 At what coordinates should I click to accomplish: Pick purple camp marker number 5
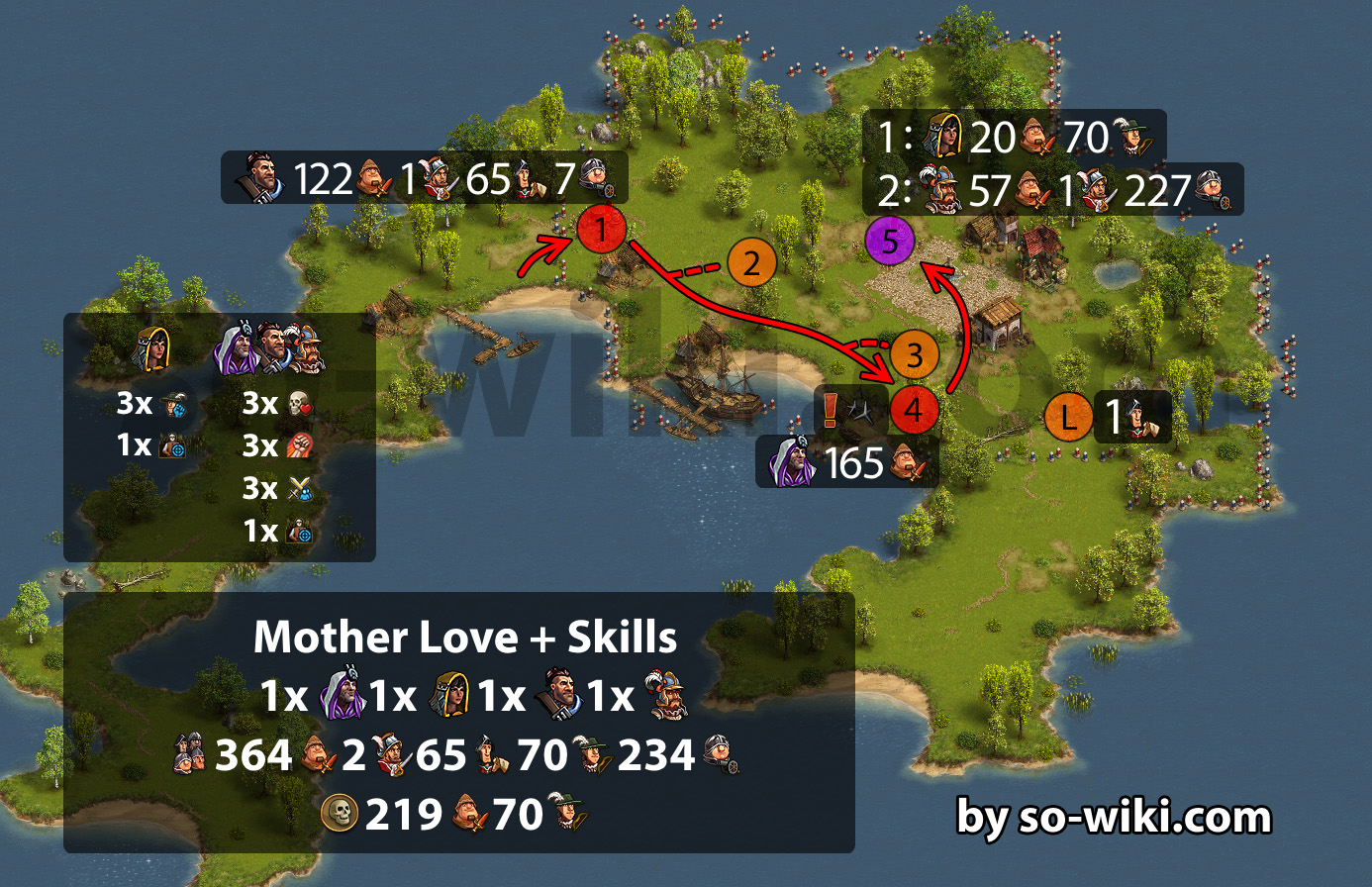tap(890, 242)
